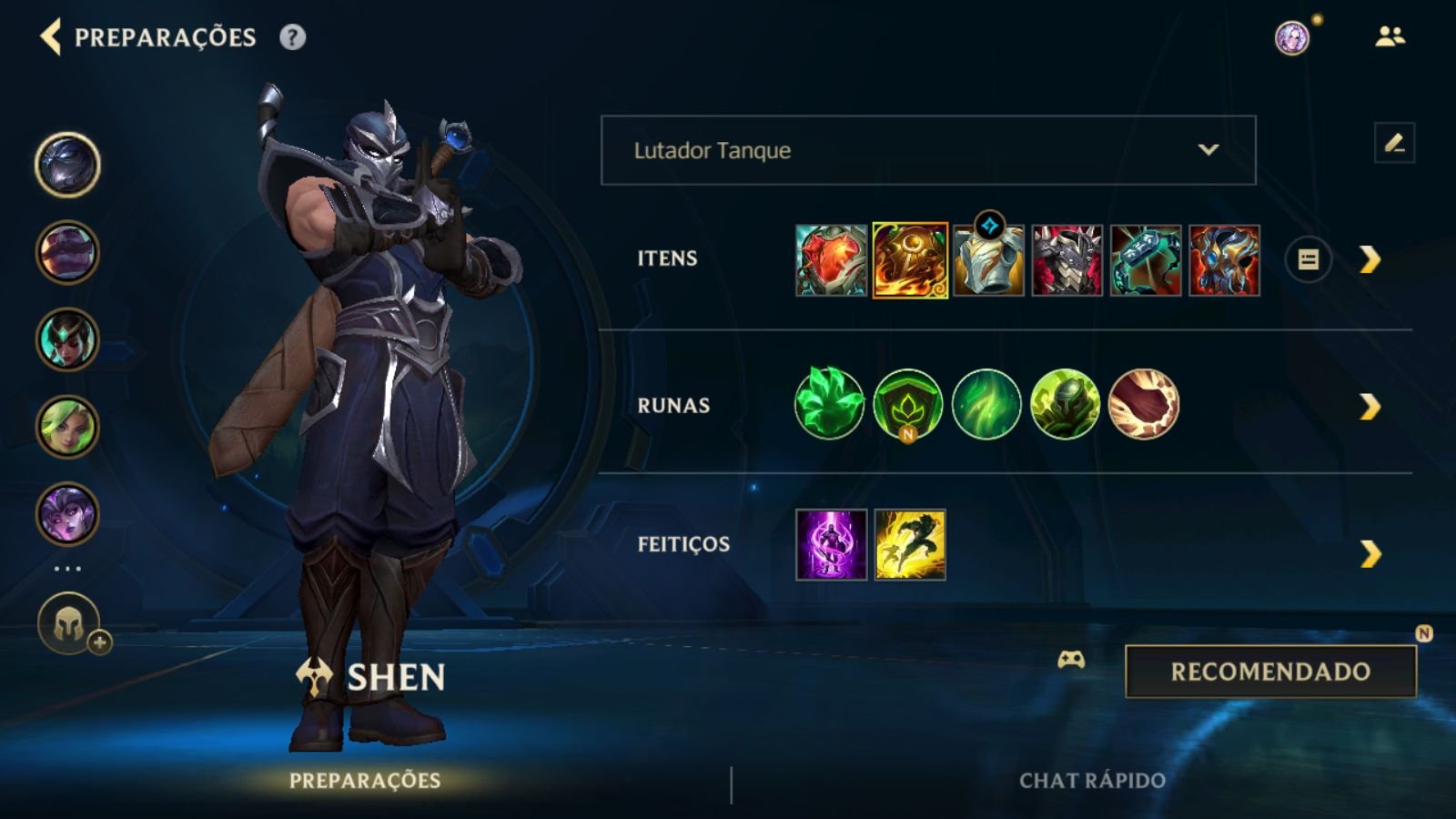Edit build name with pencil icon
The width and height of the screenshot is (1456, 819).
tap(1394, 144)
